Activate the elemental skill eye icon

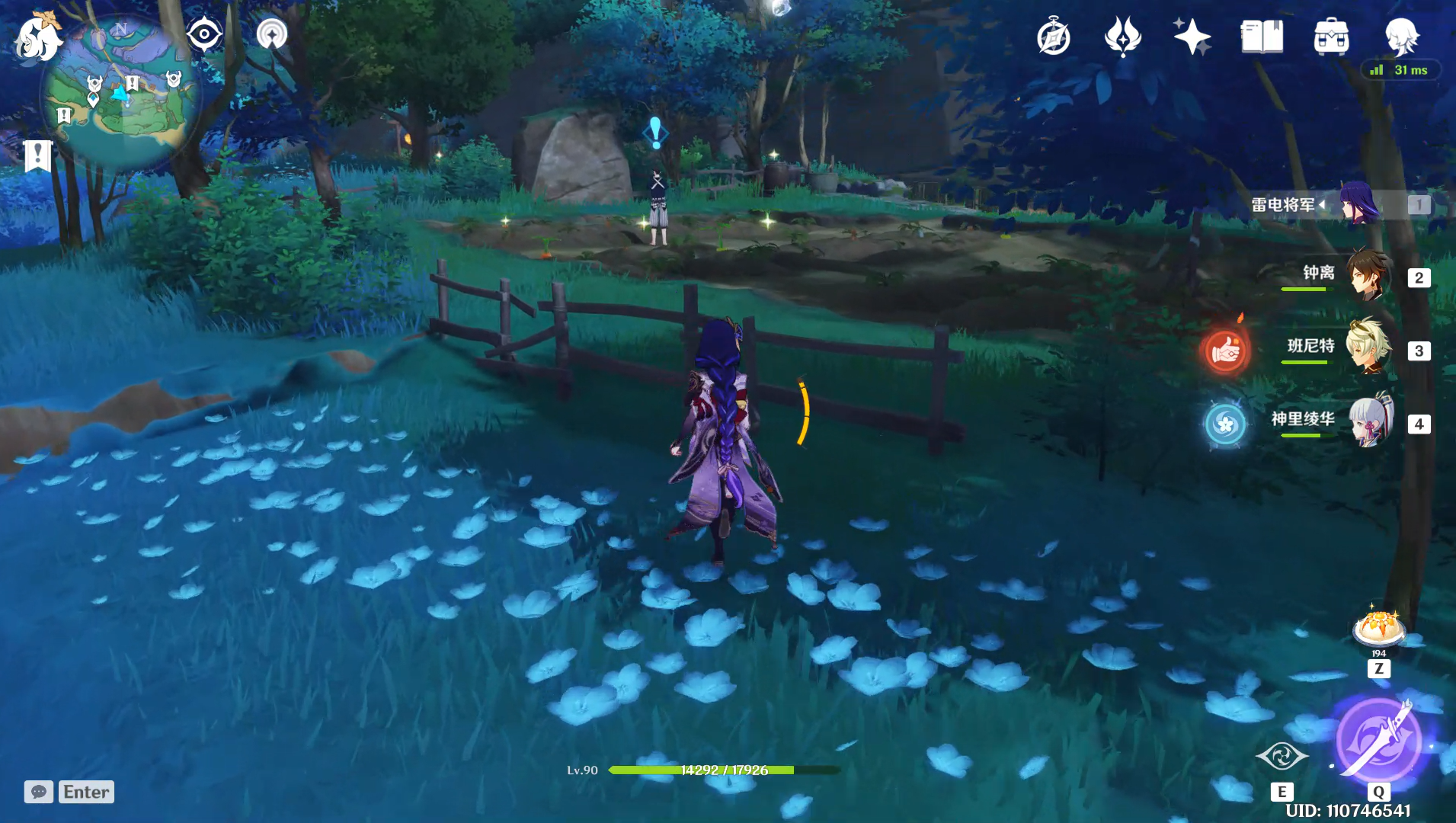coord(1282,757)
